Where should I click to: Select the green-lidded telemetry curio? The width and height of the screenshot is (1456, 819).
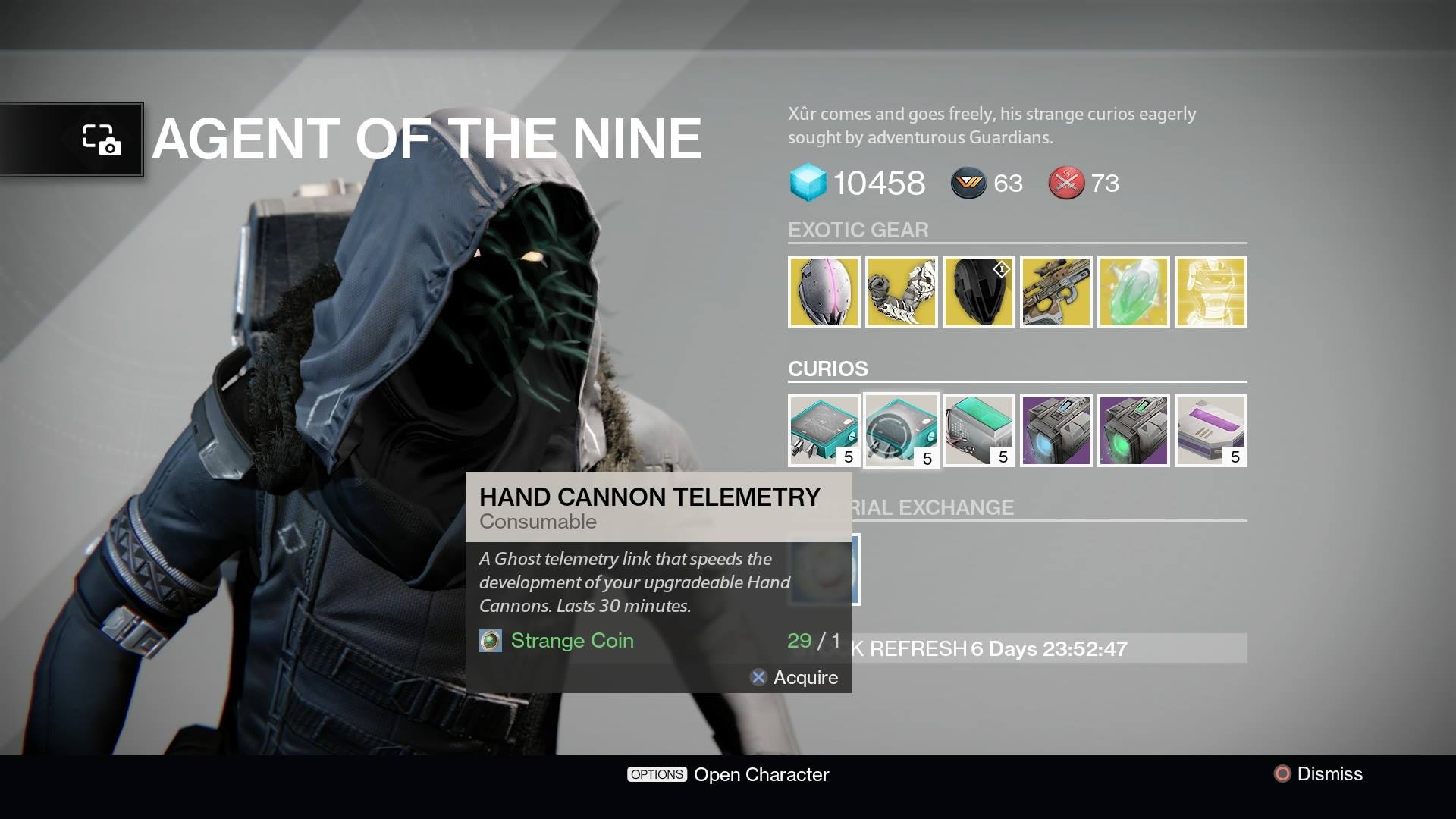tap(978, 430)
